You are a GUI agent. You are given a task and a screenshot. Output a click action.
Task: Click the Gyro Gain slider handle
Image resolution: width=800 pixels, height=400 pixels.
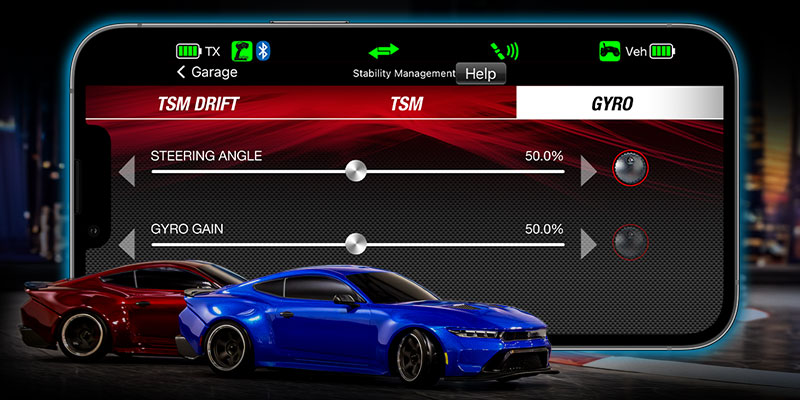pyautogui.click(x=355, y=243)
